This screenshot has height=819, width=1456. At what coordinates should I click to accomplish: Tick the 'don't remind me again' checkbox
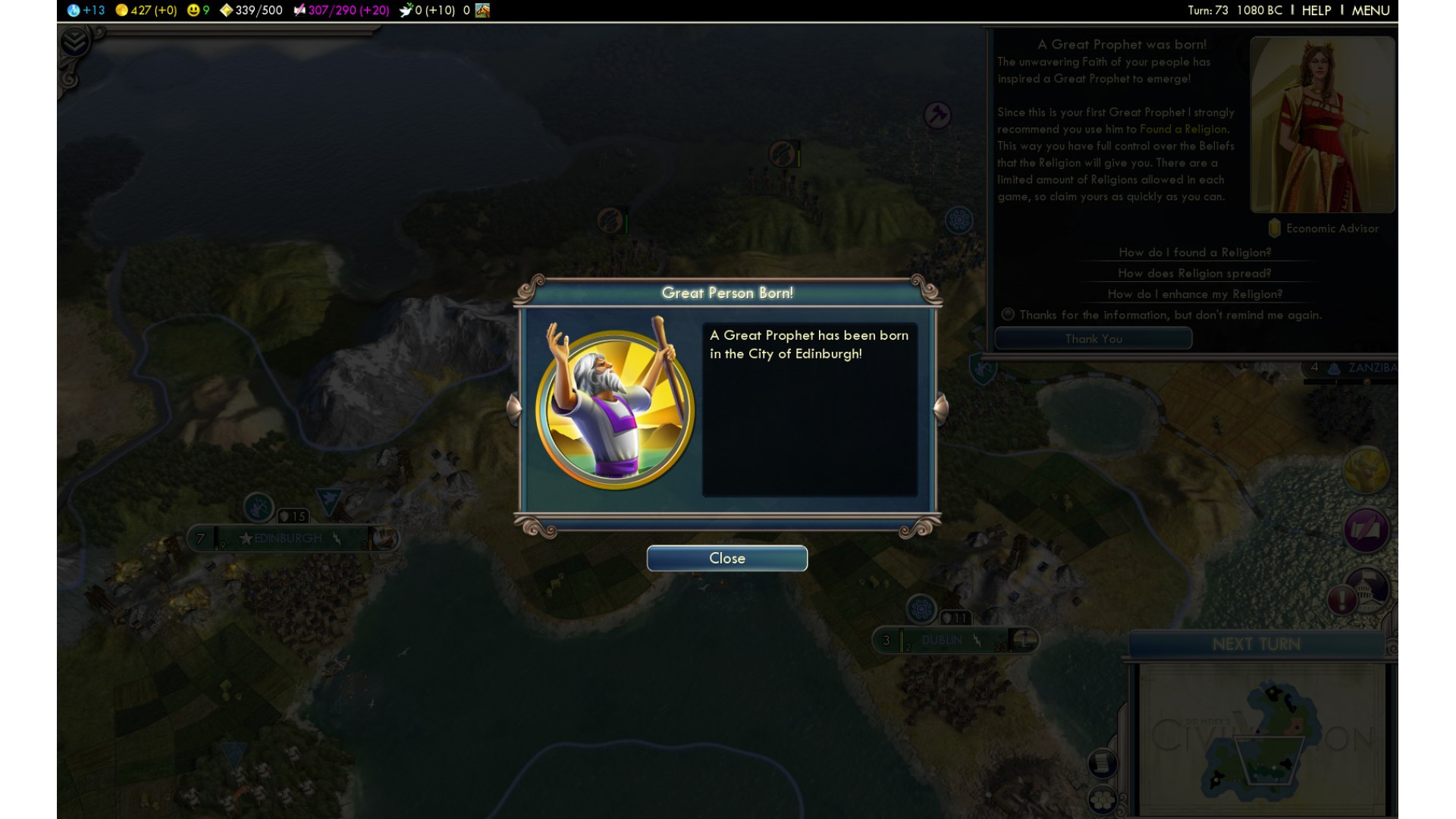1008,315
